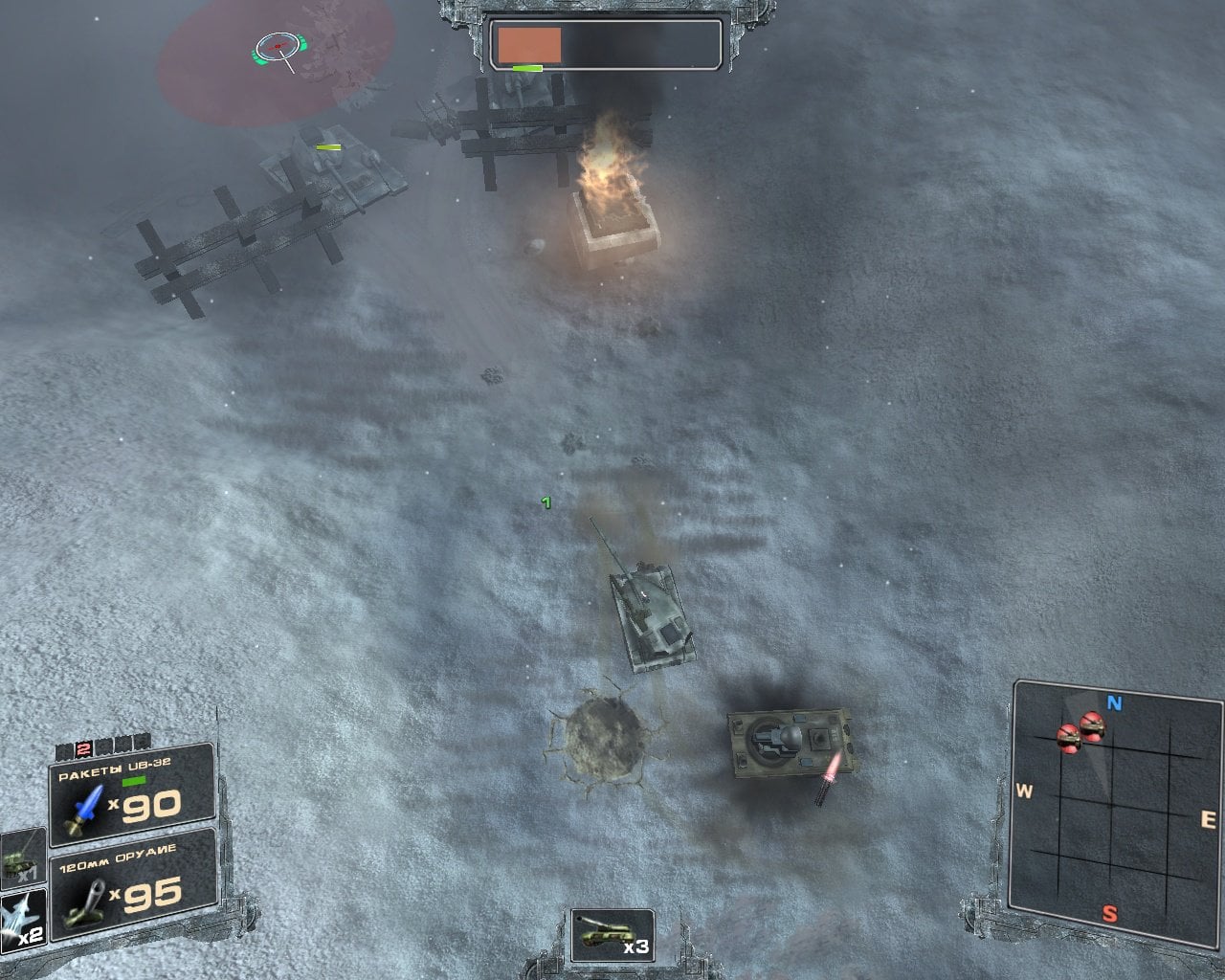The width and height of the screenshot is (1225, 980).
Task: Select the highlighted weapon slot number 2
Action: (x=83, y=748)
